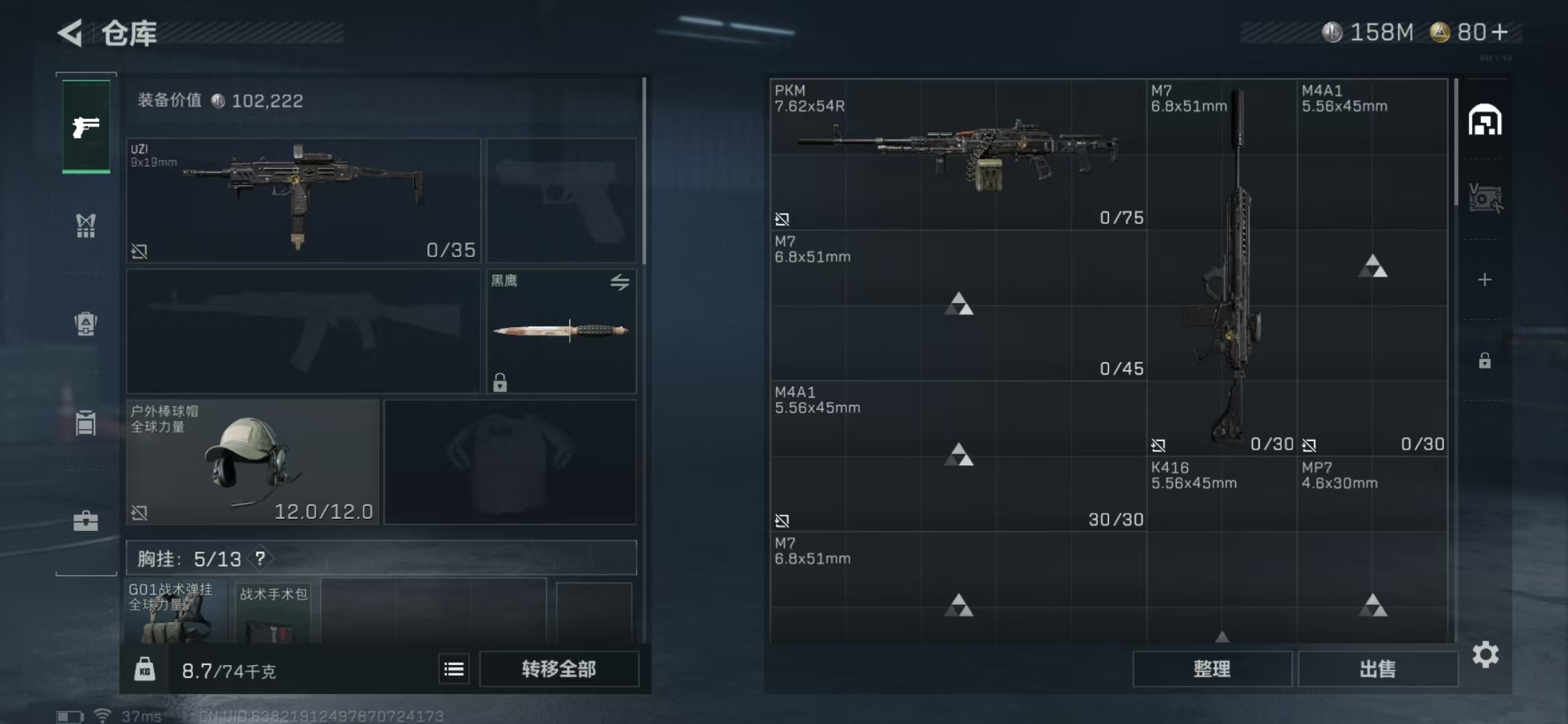This screenshot has width=1568, height=724.
Task: Click the 转移全部 button
Action: pos(559,669)
